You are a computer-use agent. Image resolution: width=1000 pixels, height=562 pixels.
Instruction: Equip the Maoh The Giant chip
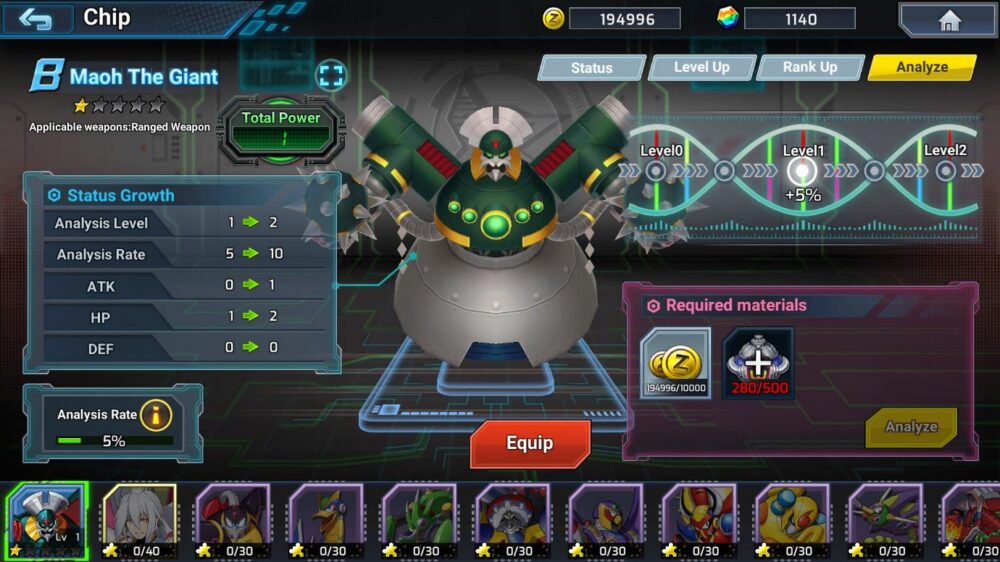(530, 443)
